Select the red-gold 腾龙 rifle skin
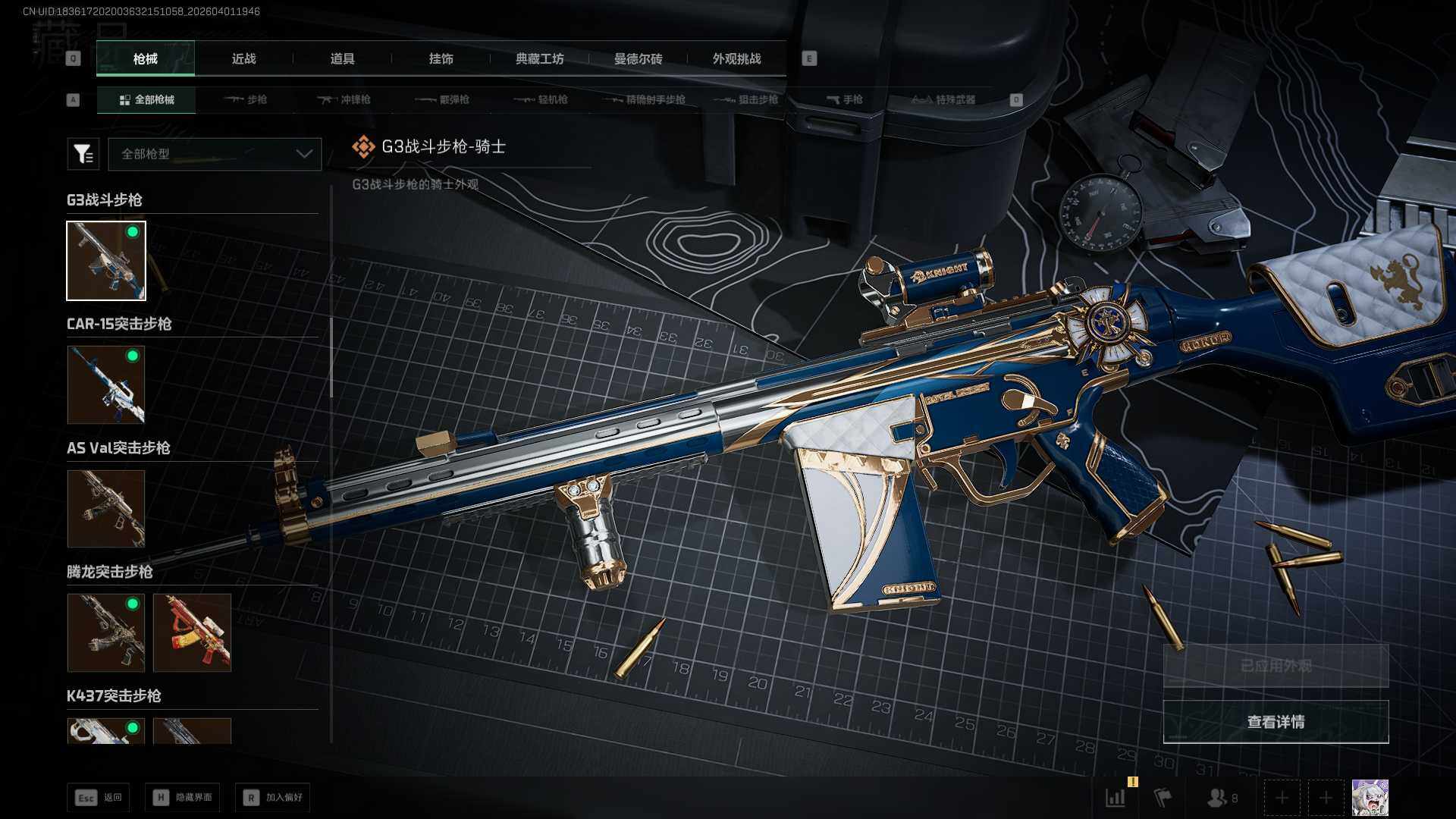The height and width of the screenshot is (819, 1456). click(192, 632)
